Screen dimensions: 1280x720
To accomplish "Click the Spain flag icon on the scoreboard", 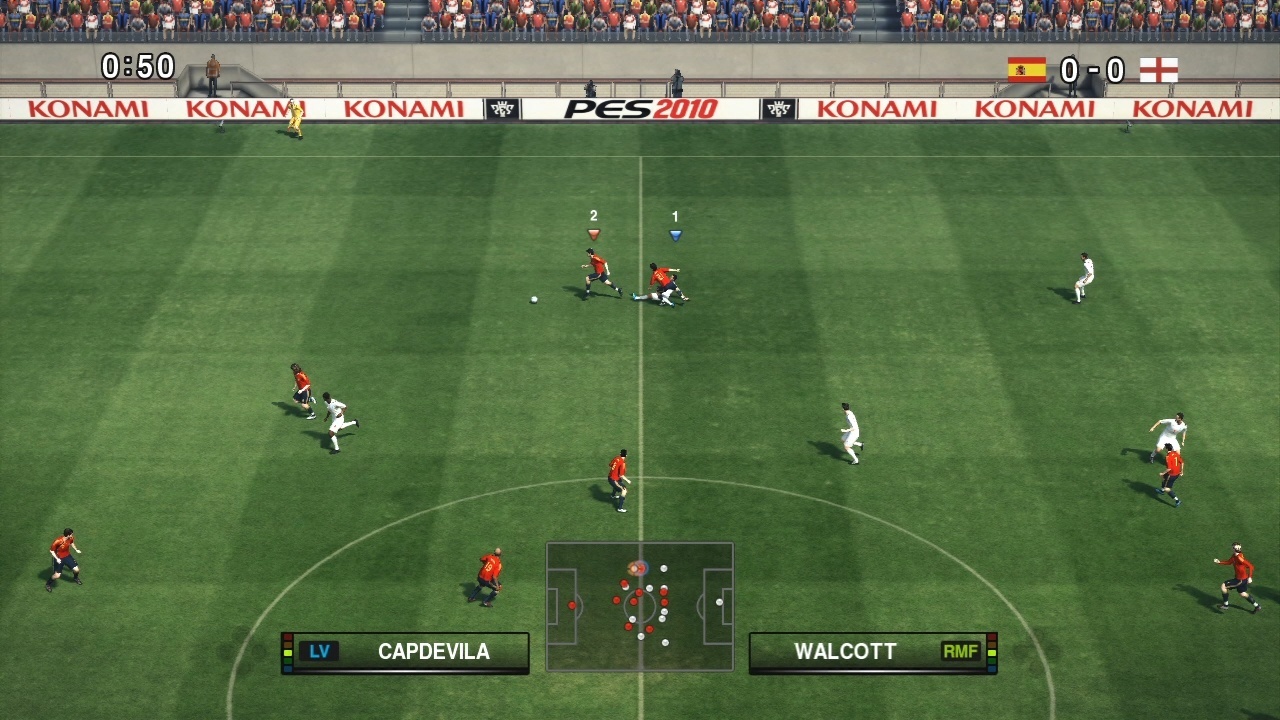I will pyautogui.click(x=1027, y=70).
